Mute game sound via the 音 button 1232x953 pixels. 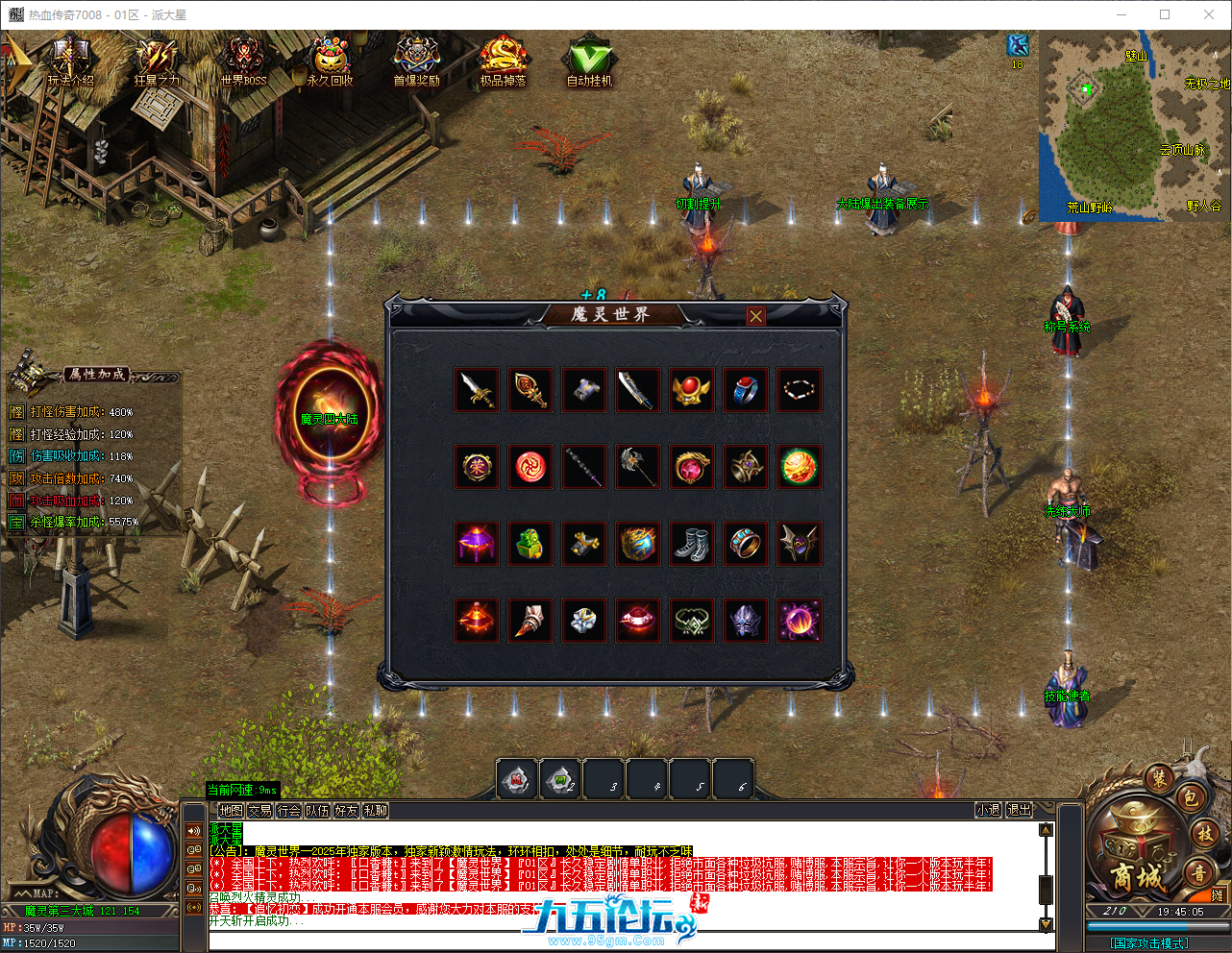click(x=1197, y=872)
